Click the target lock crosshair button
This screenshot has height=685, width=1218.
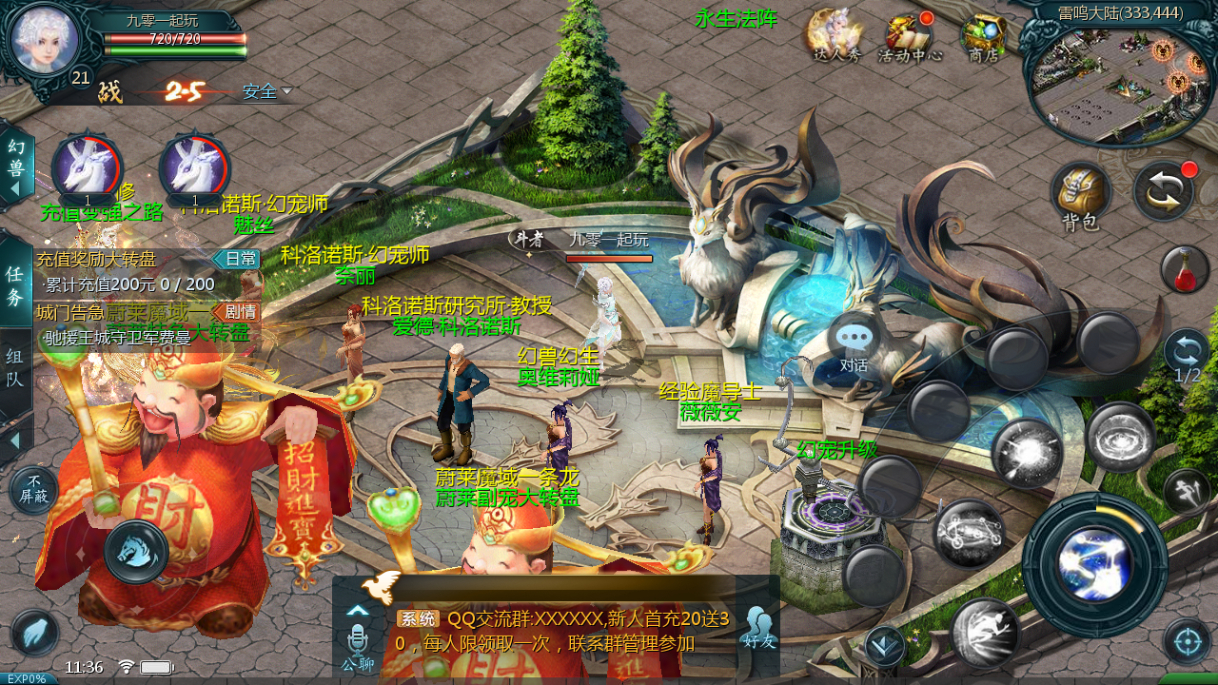(1187, 640)
